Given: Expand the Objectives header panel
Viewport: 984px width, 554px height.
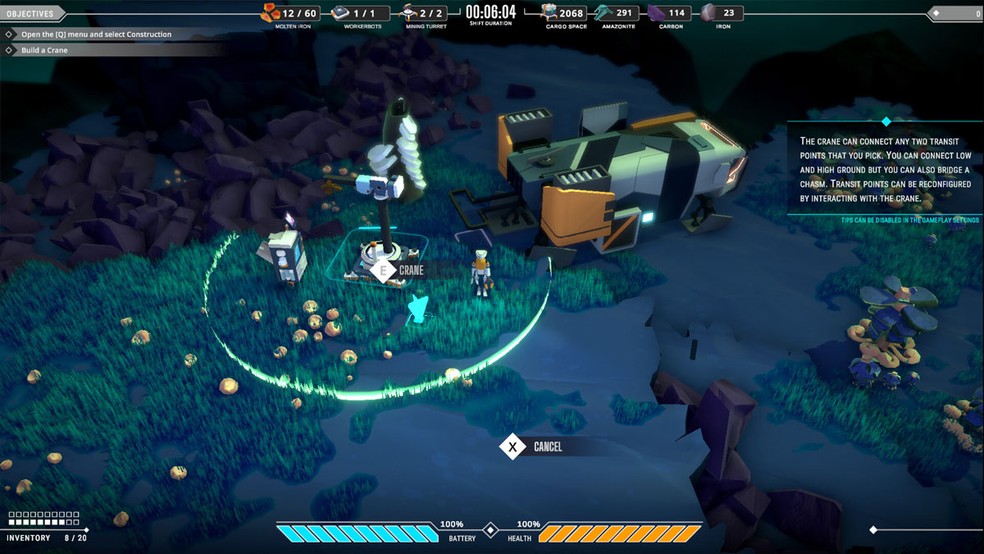Looking at the screenshot, I should (x=32, y=14).
